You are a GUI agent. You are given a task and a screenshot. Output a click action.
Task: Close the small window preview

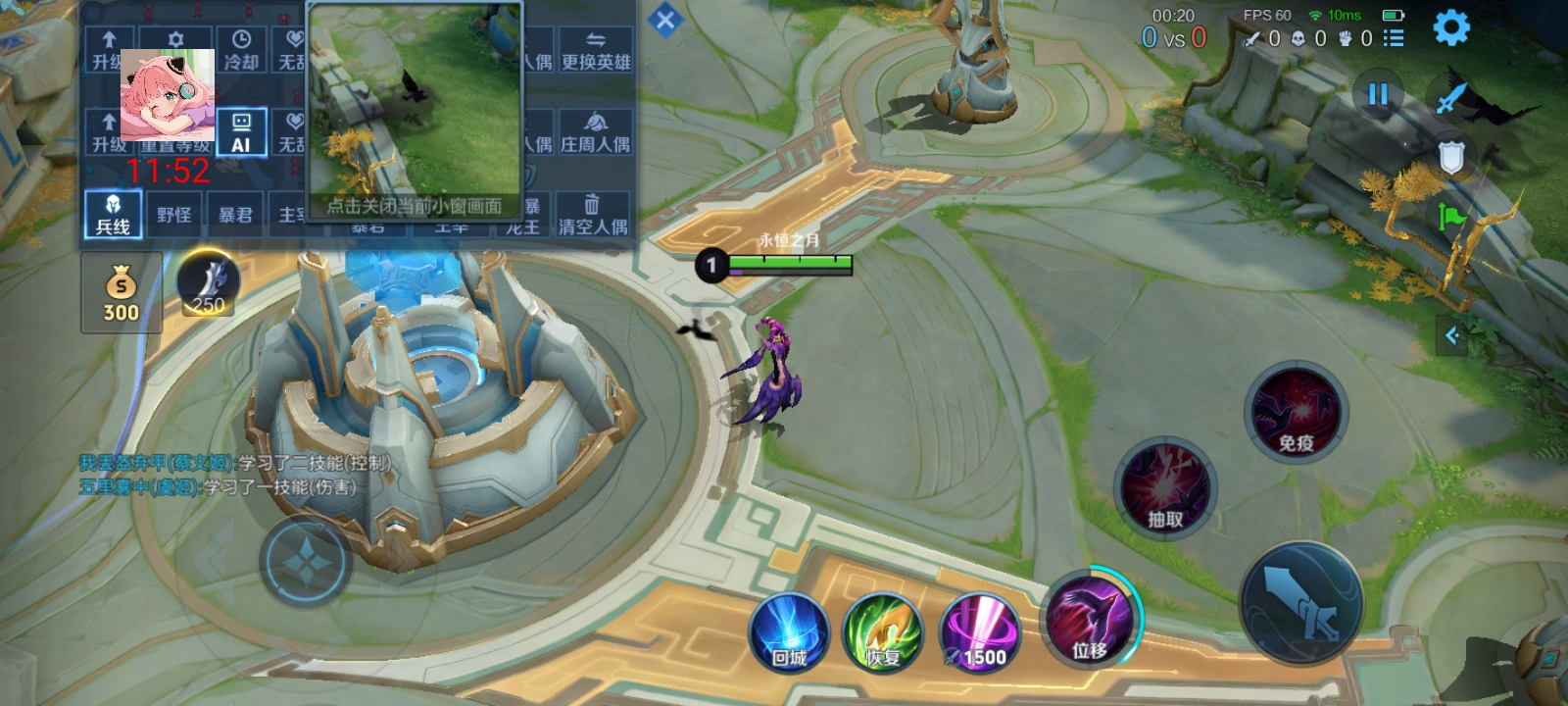tap(415, 205)
